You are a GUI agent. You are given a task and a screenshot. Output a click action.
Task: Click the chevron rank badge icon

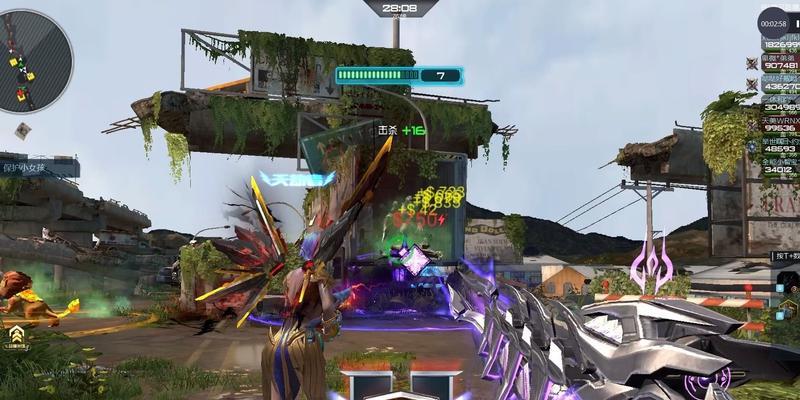pyautogui.click(x=17, y=337)
